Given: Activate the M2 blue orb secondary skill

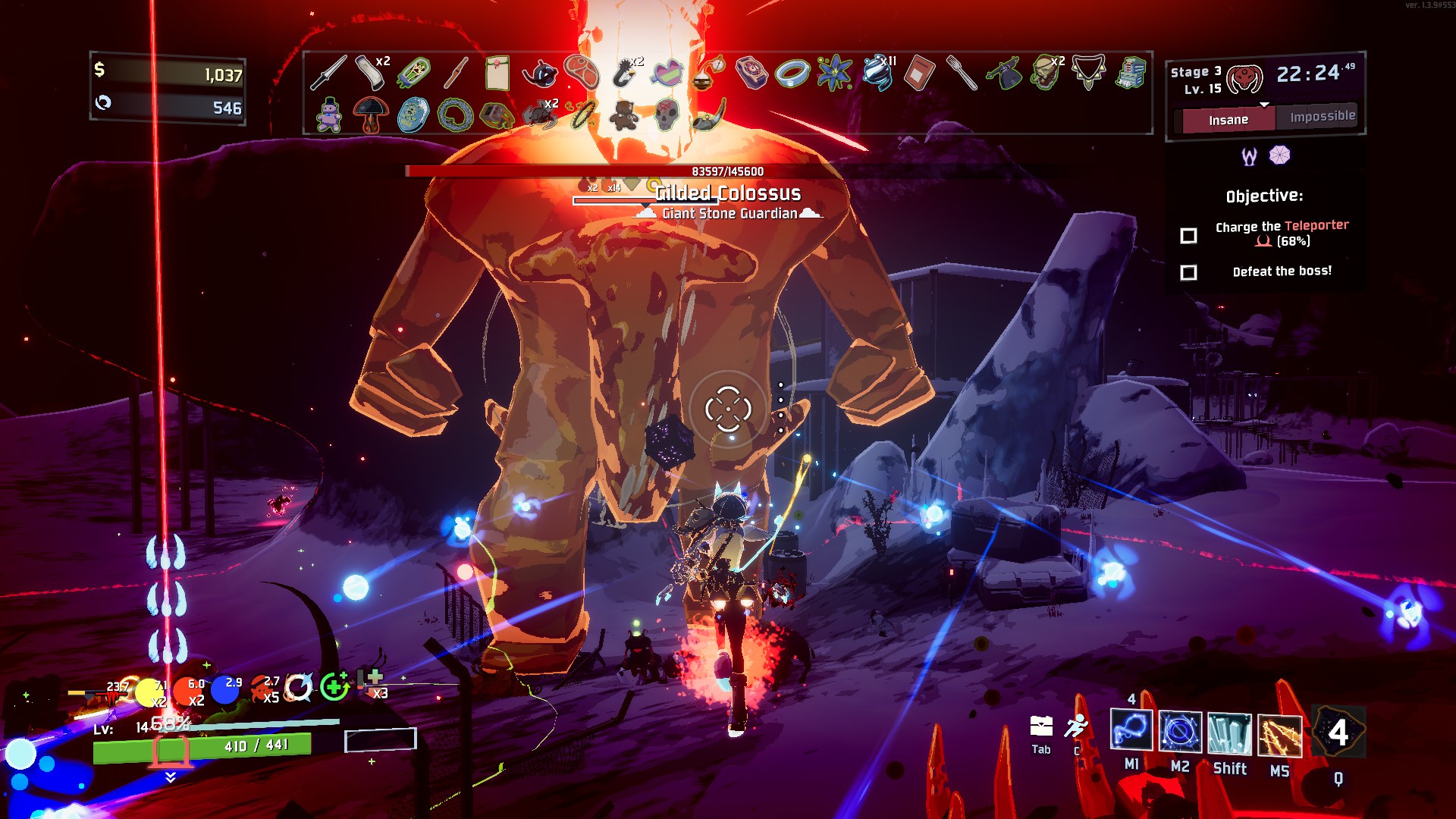Looking at the screenshot, I should coord(1179,733).
